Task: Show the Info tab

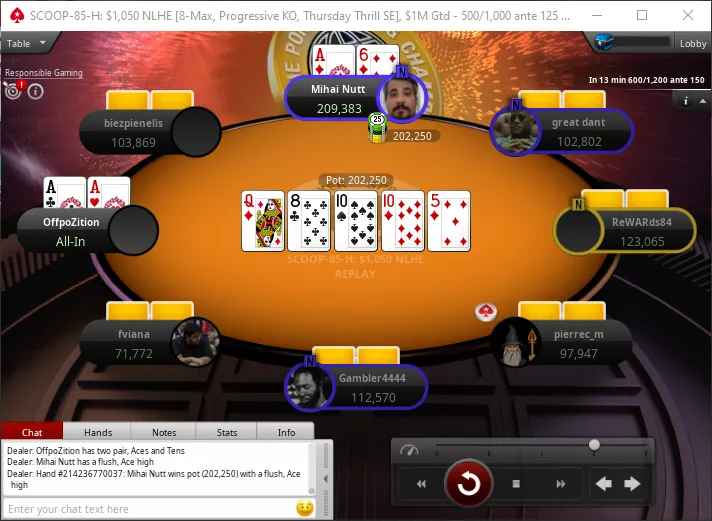Action: (286, 432)
